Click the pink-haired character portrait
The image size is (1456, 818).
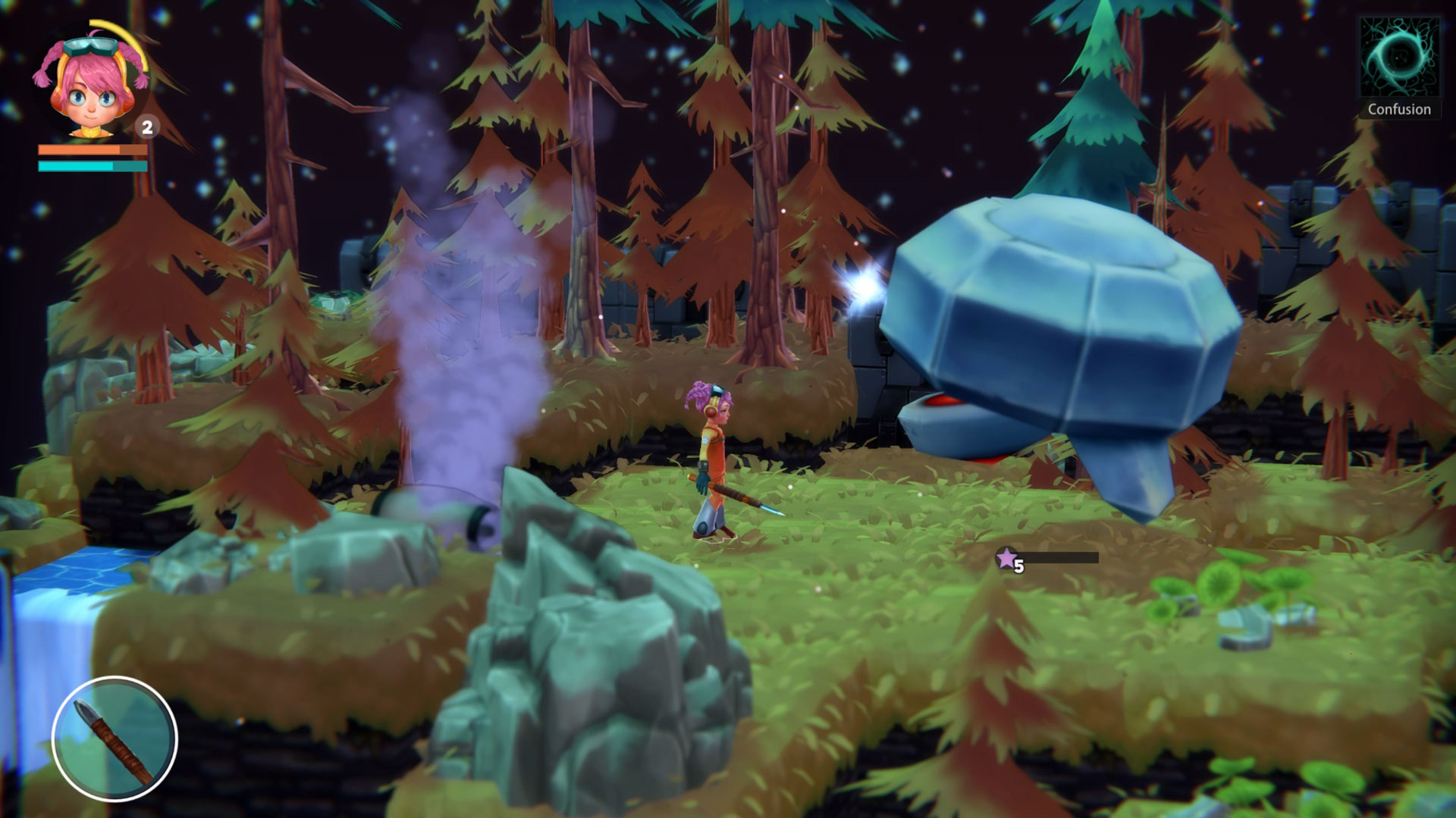[89, 82]
